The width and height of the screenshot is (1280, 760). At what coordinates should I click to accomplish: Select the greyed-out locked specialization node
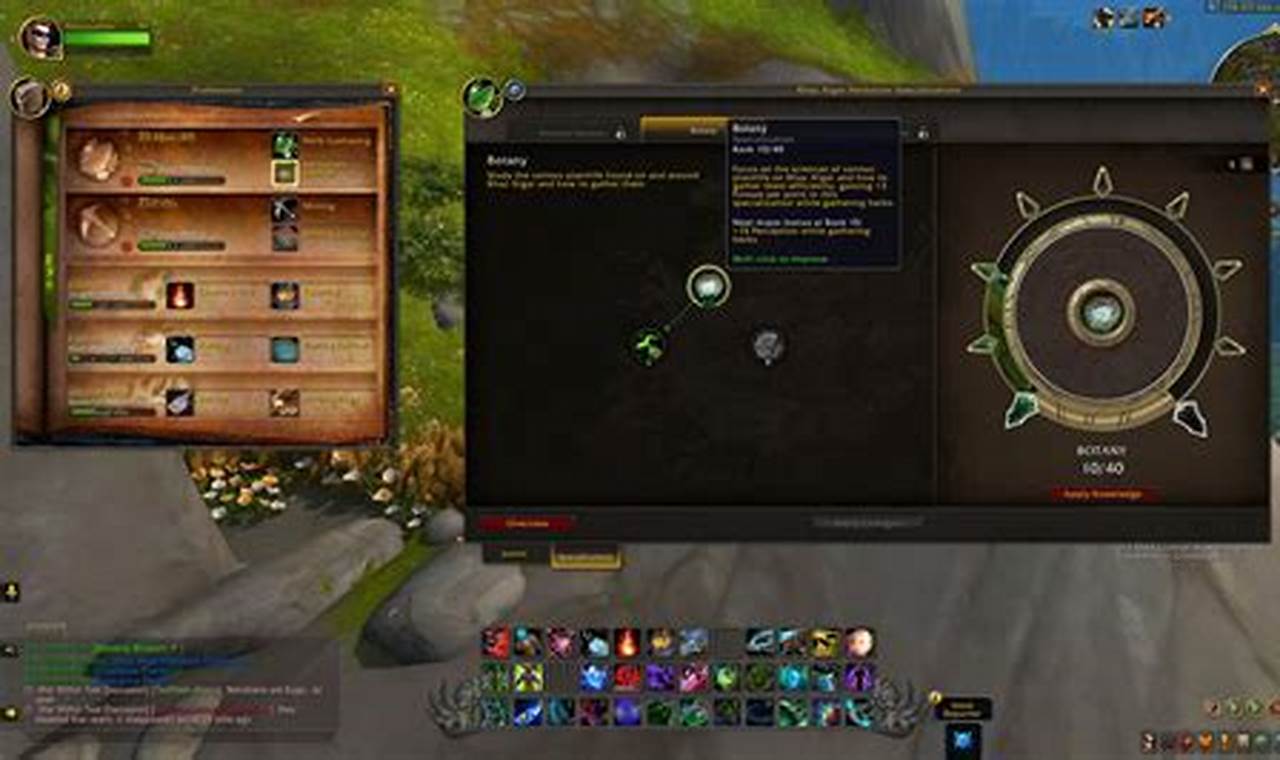pos(768,345)
